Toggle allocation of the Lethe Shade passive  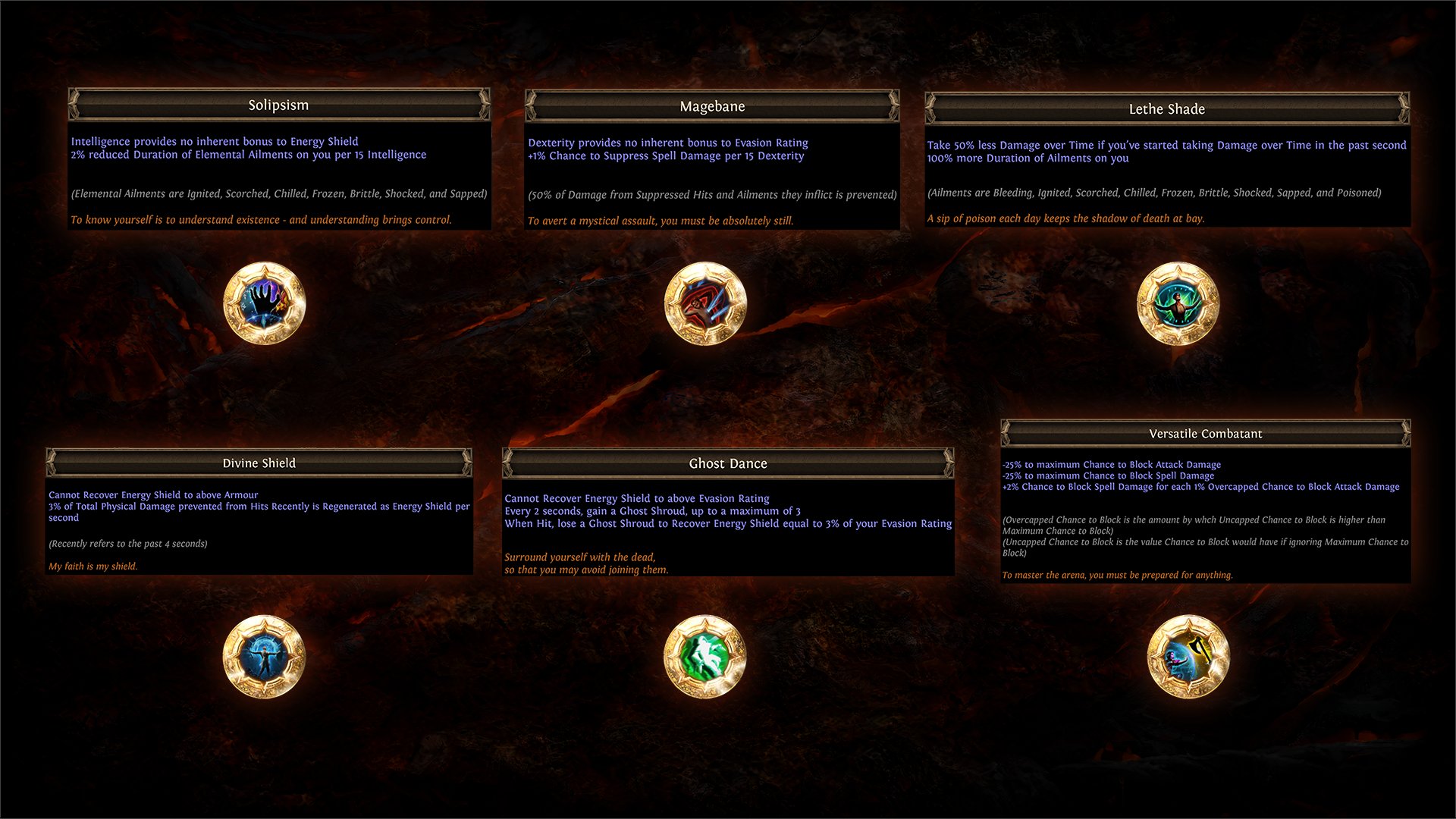[1178, 303]
